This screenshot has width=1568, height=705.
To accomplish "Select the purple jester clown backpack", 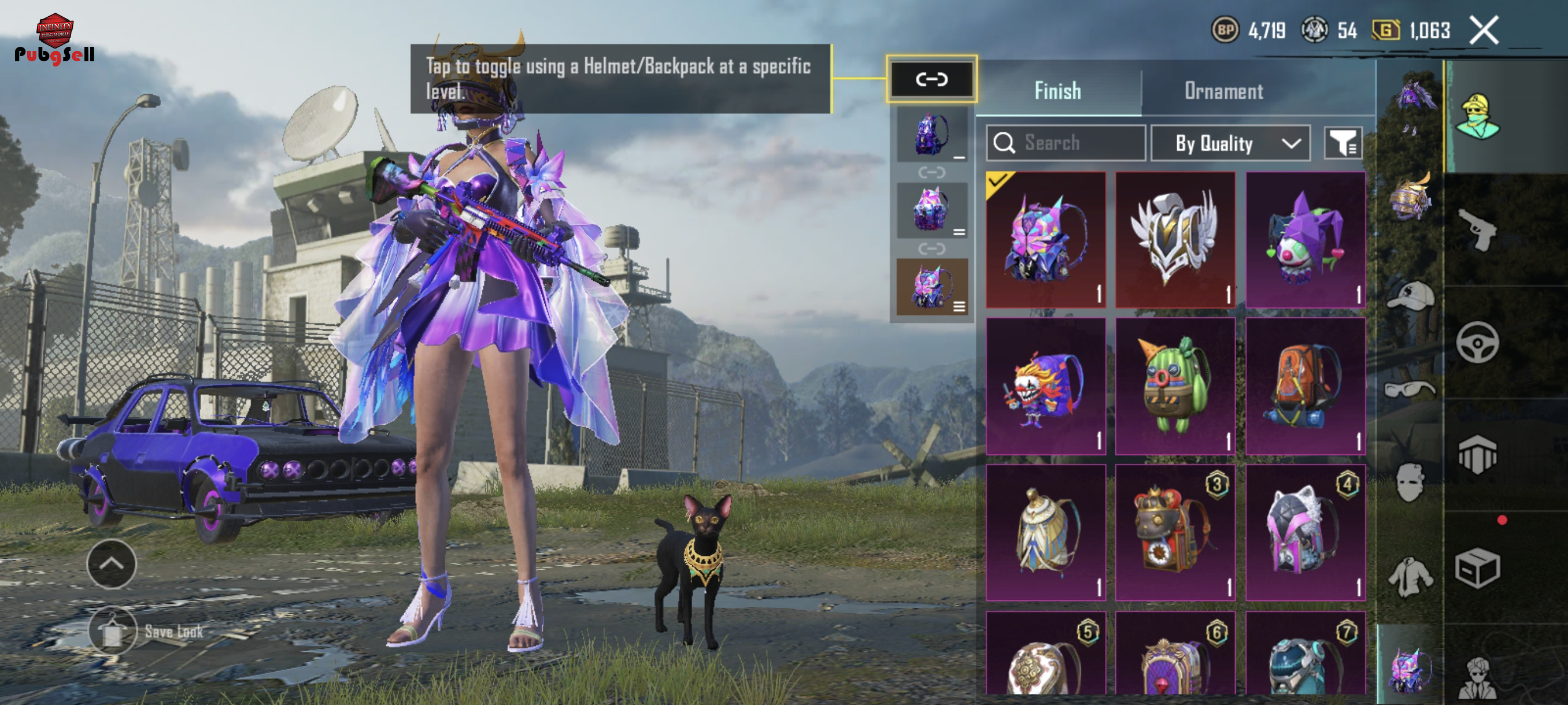I will click(1305, 240).
